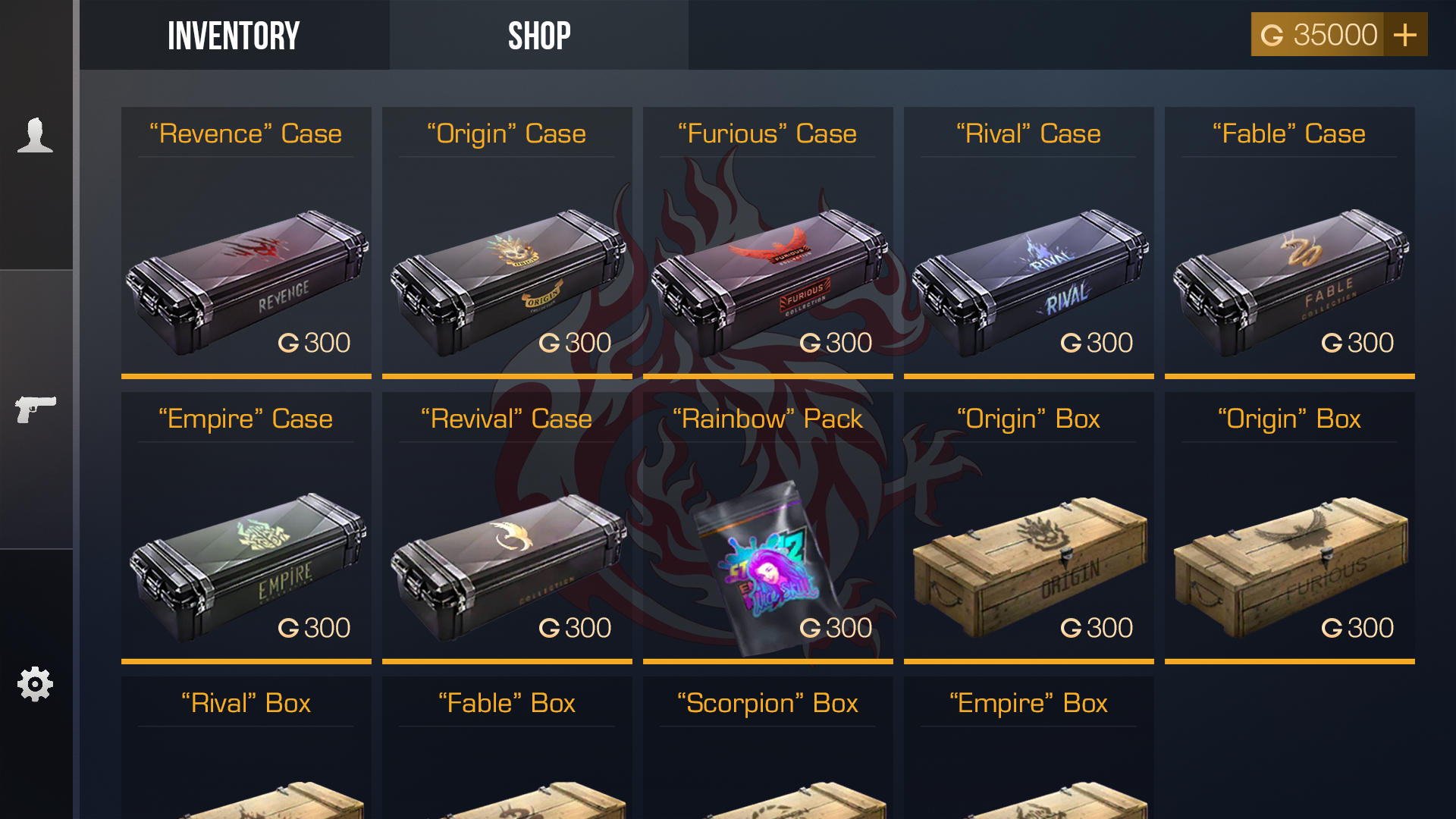The height and width of the screenshot is (819, 1456).
Task: Switch to the INVENTORY tab
Action: click(x=234, y=35)
